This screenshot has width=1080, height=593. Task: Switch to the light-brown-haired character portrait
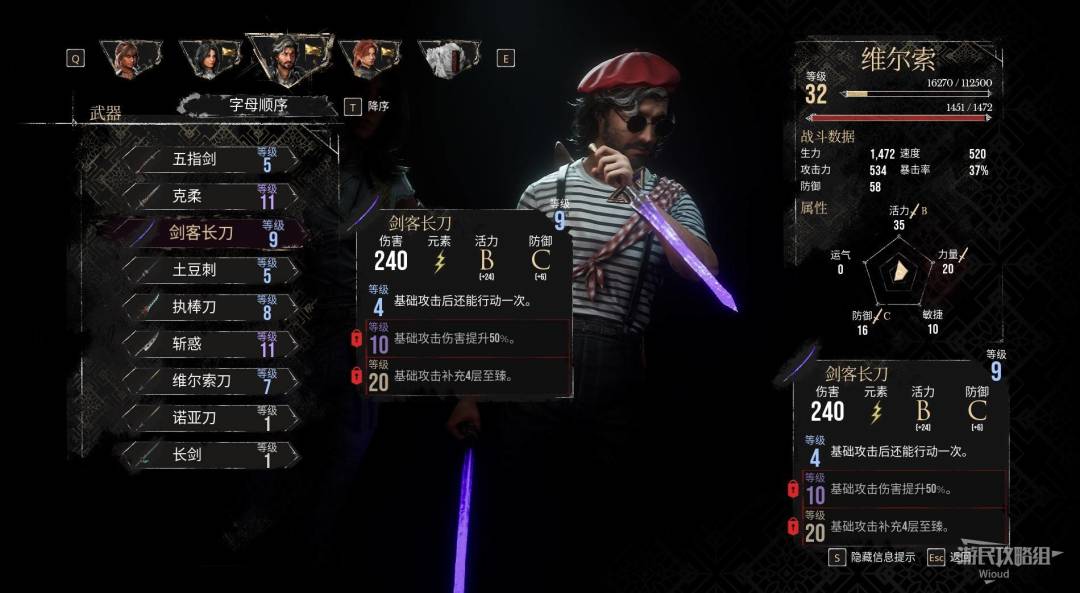[125, 59]
